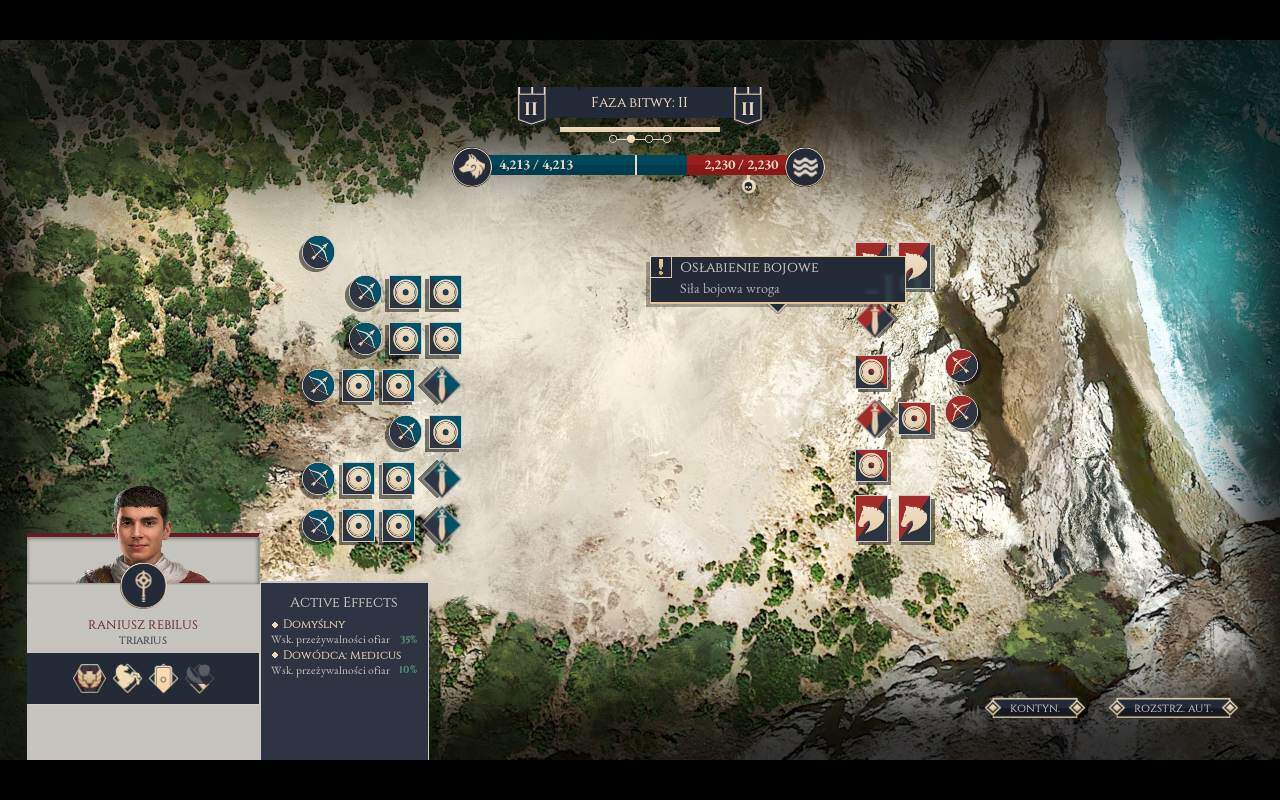Select the horse head trait icon
Viewport: 1280px width, 800px height.
click(126, 679)
